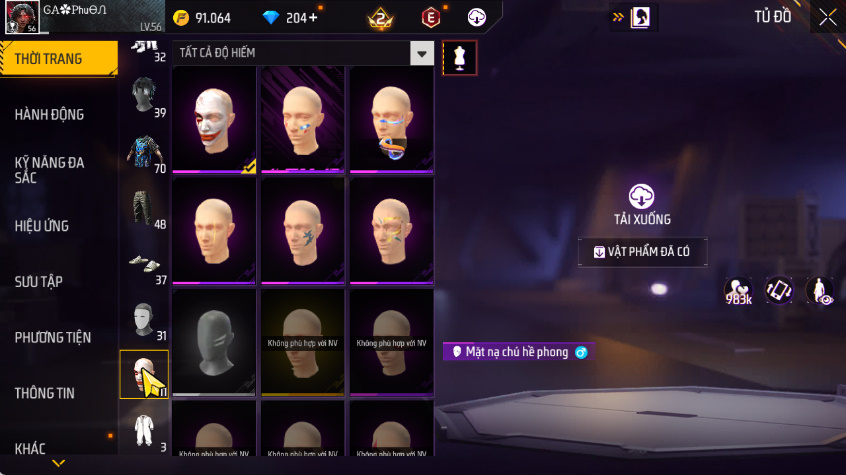Click the VẬT PHẨM ĐÃ CÓ button
Screen dimensions: 846x475
[642, 252]
